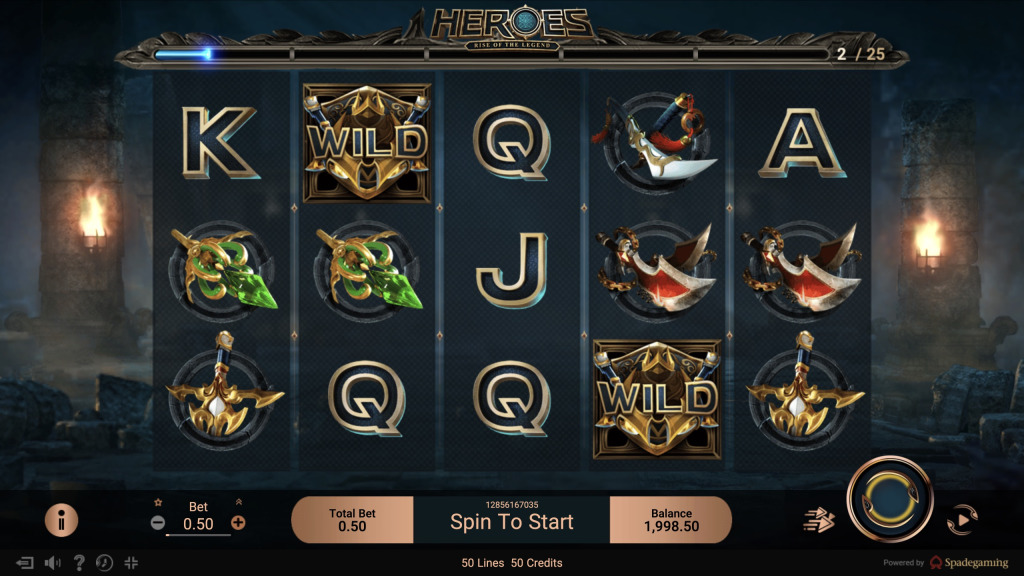Open the paytable info button
Image resolution: width=1024 pixels, height=576 pixels.
point(62,520)
